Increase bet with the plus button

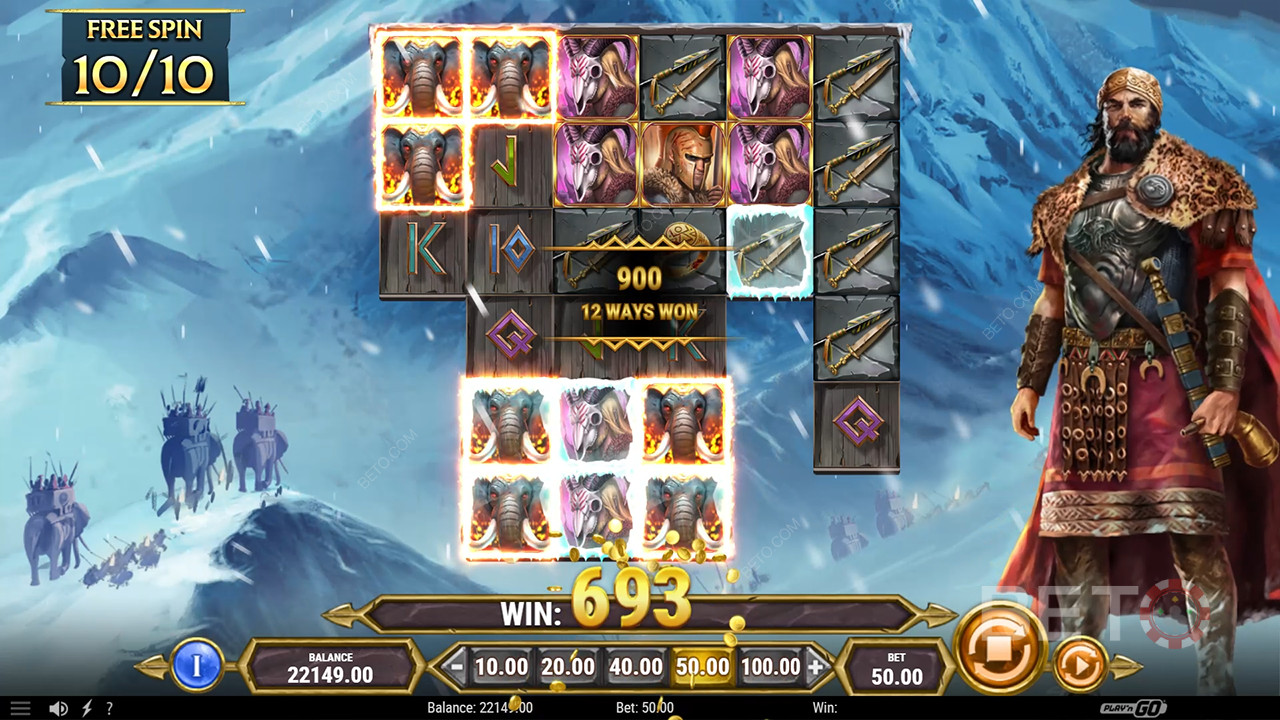(x=816, y=667)
